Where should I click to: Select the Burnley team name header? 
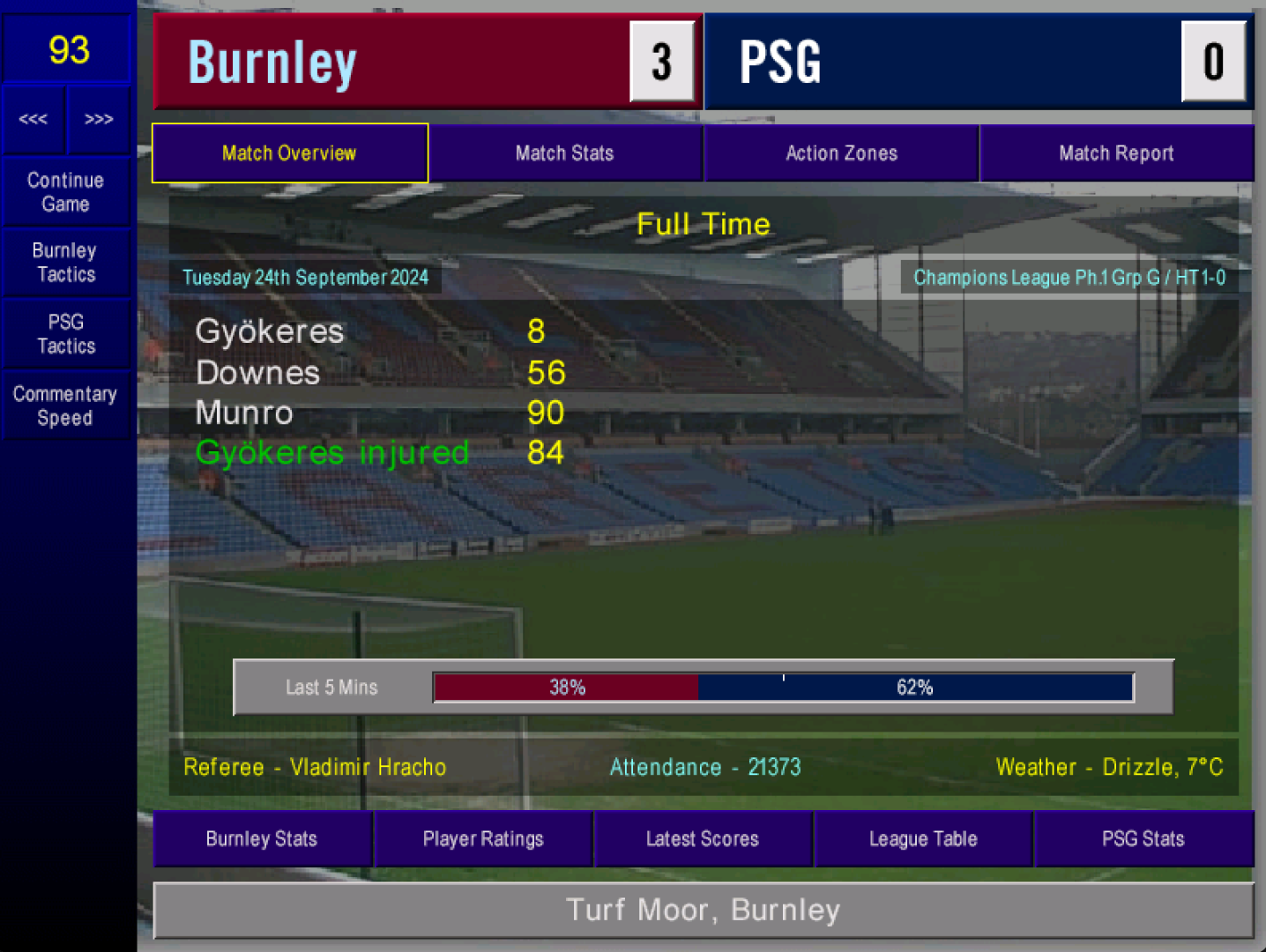point(273,63)
